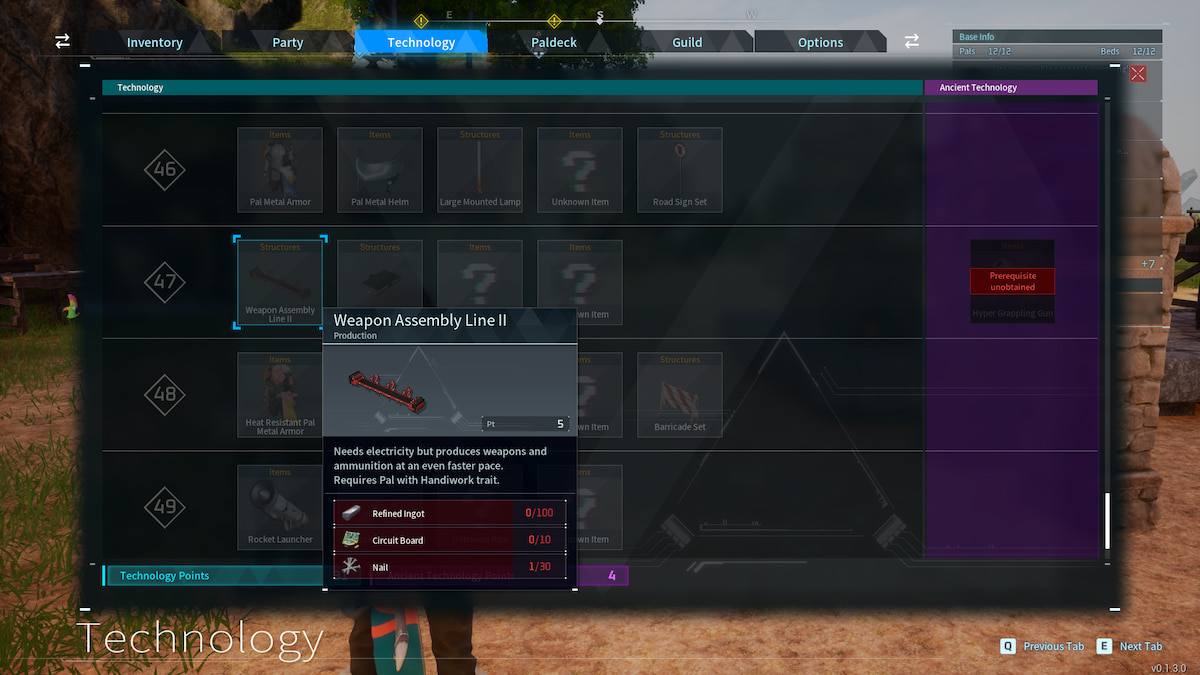
Task: Choose the Barricade Set structure
Action: click(680, 394)
